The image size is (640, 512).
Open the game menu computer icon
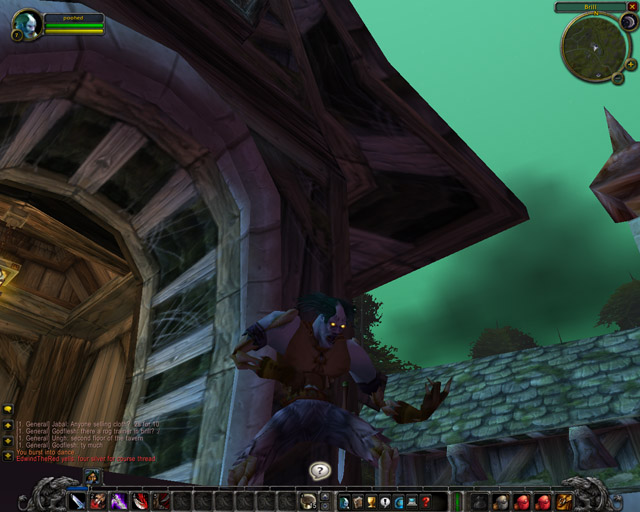click(412, 501)
